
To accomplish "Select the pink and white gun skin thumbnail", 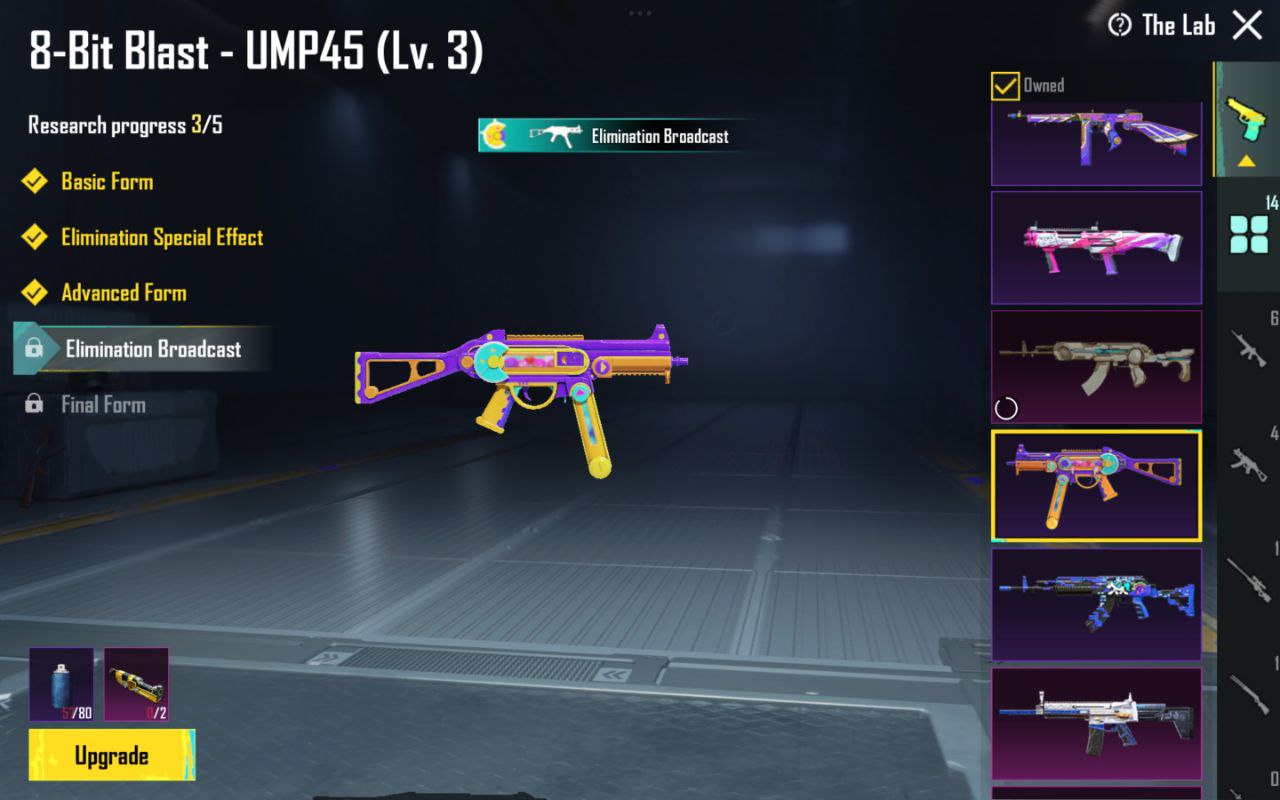I will (x=1096, y=247).
